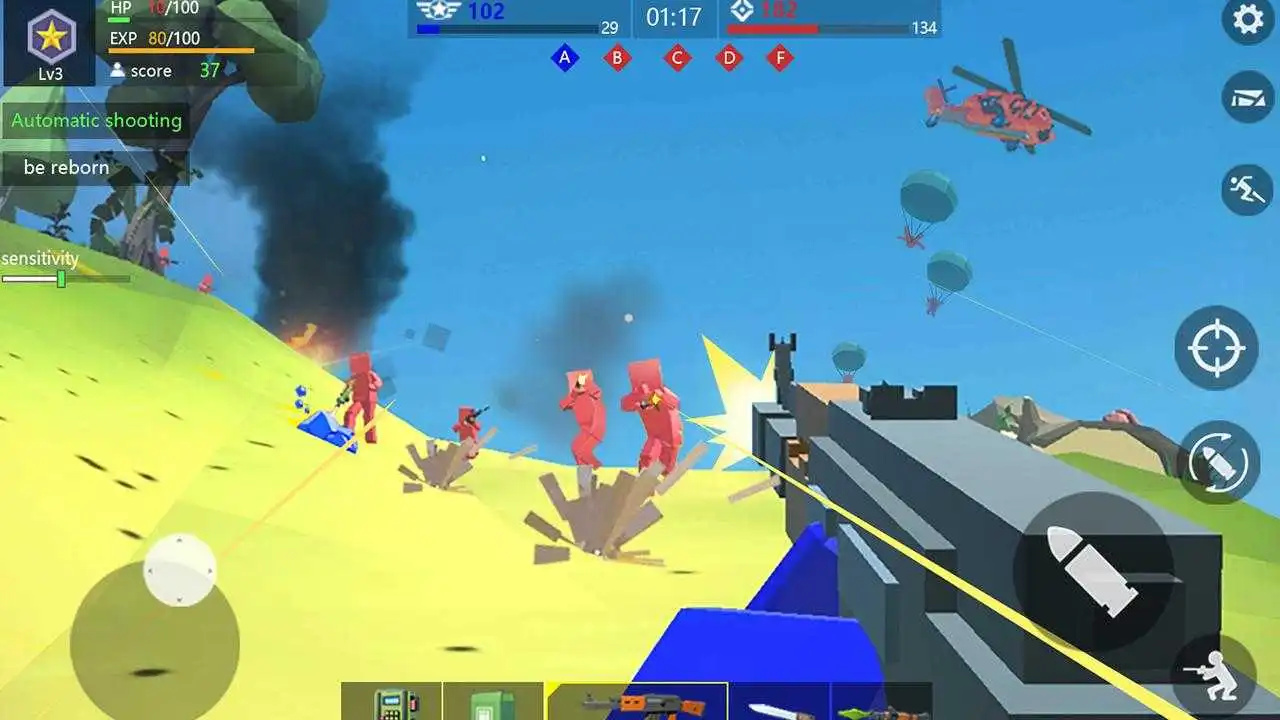The height and width of the screenshot is (720, 1280).
Task: Open the Lv3 rank badge
Action: click(x=48, y=40)
